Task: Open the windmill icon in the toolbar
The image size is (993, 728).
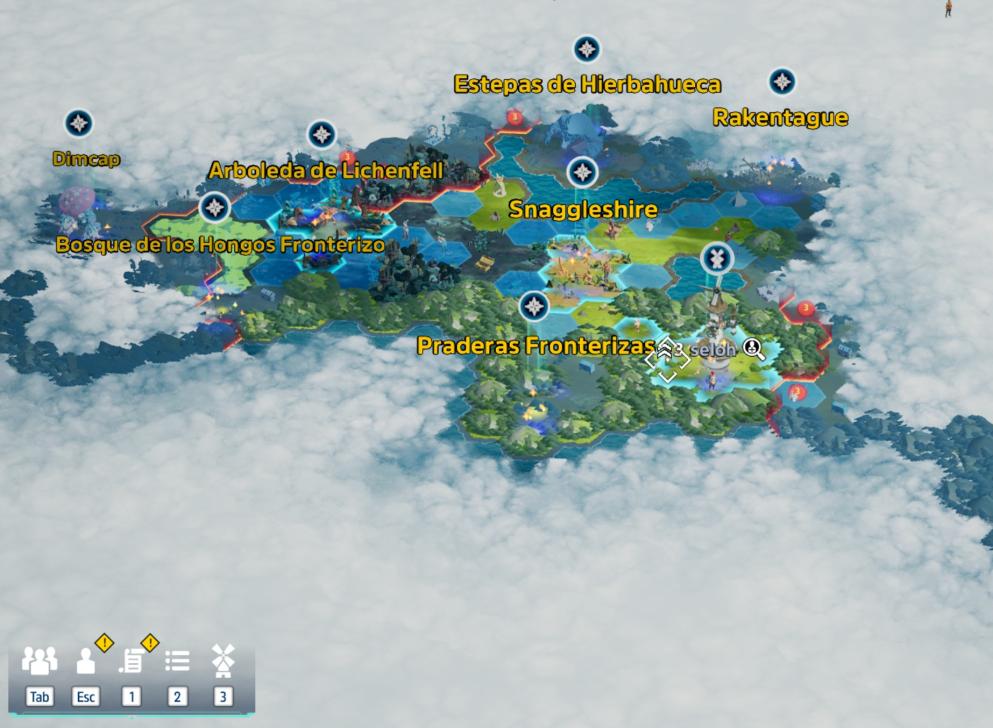Action: tap(223, 660)
